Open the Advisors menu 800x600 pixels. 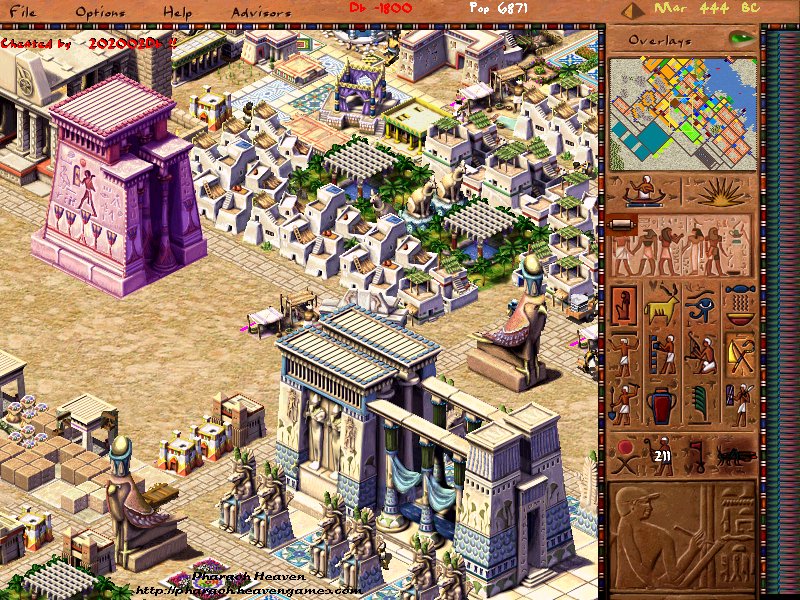point(261,13)
